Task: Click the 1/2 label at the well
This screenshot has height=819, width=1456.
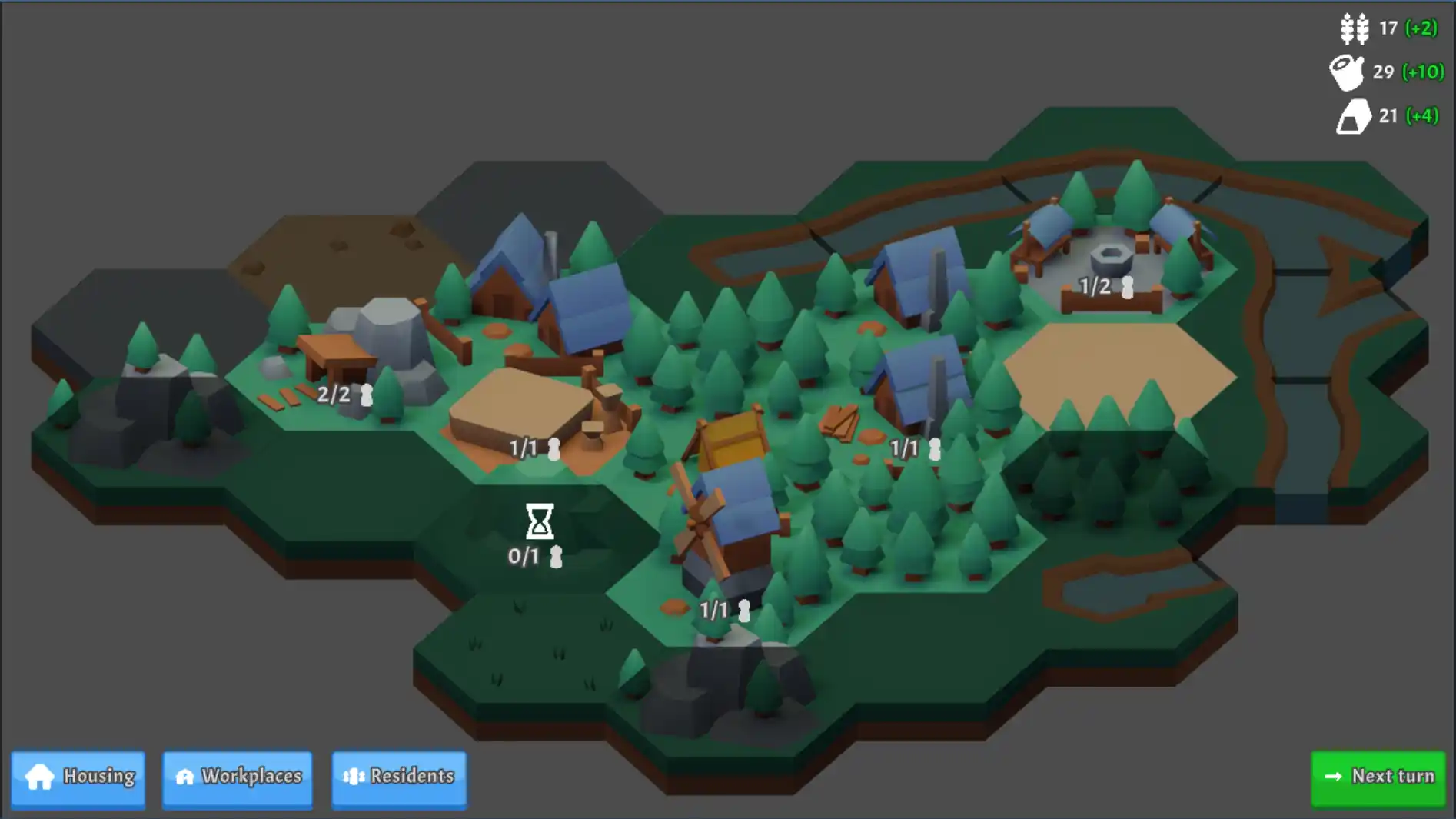Action: point(1095,286)
